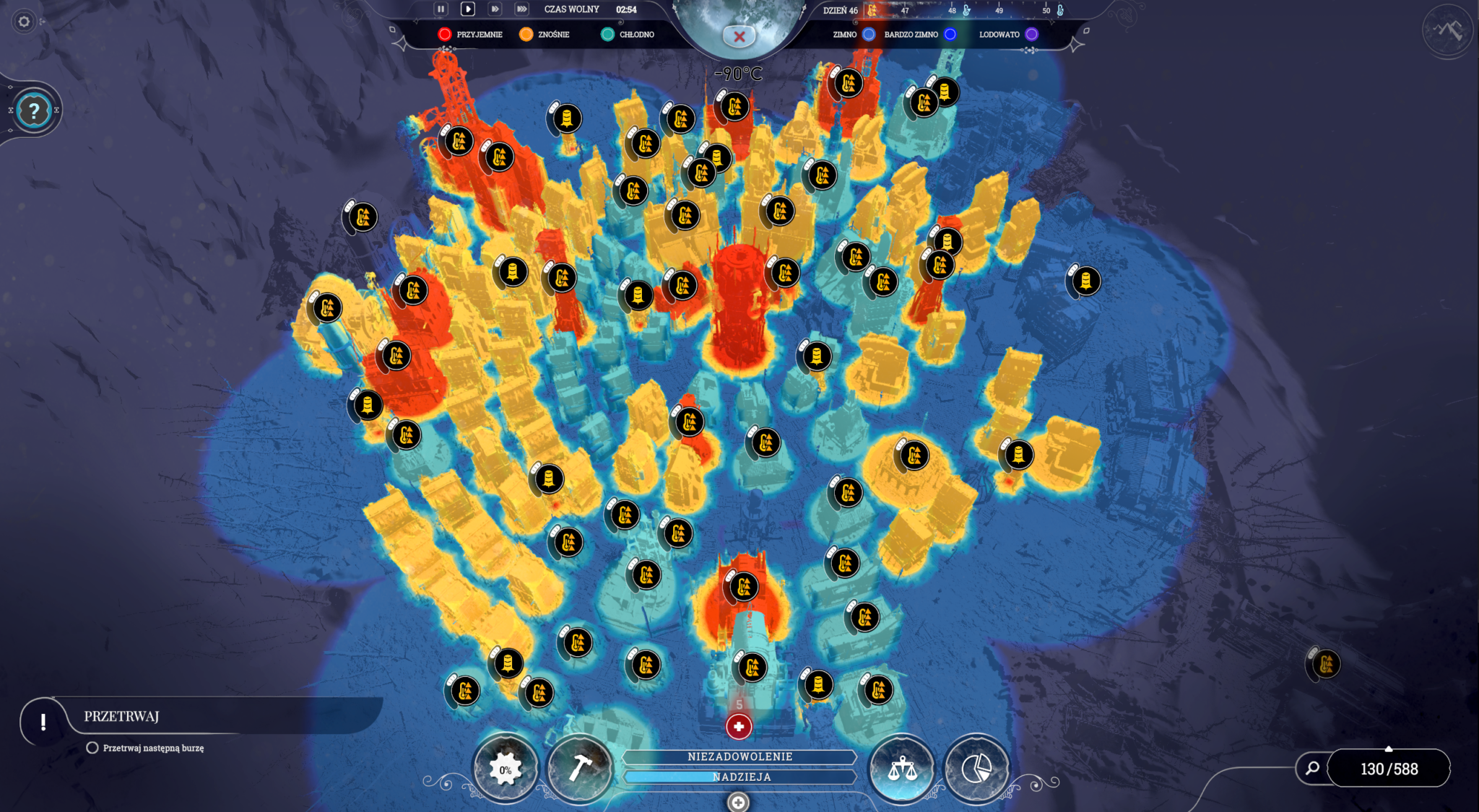Pause the game time
The width and height of the screenshot is (1479, 812).
pyautogui.click(x=441, y=9)
